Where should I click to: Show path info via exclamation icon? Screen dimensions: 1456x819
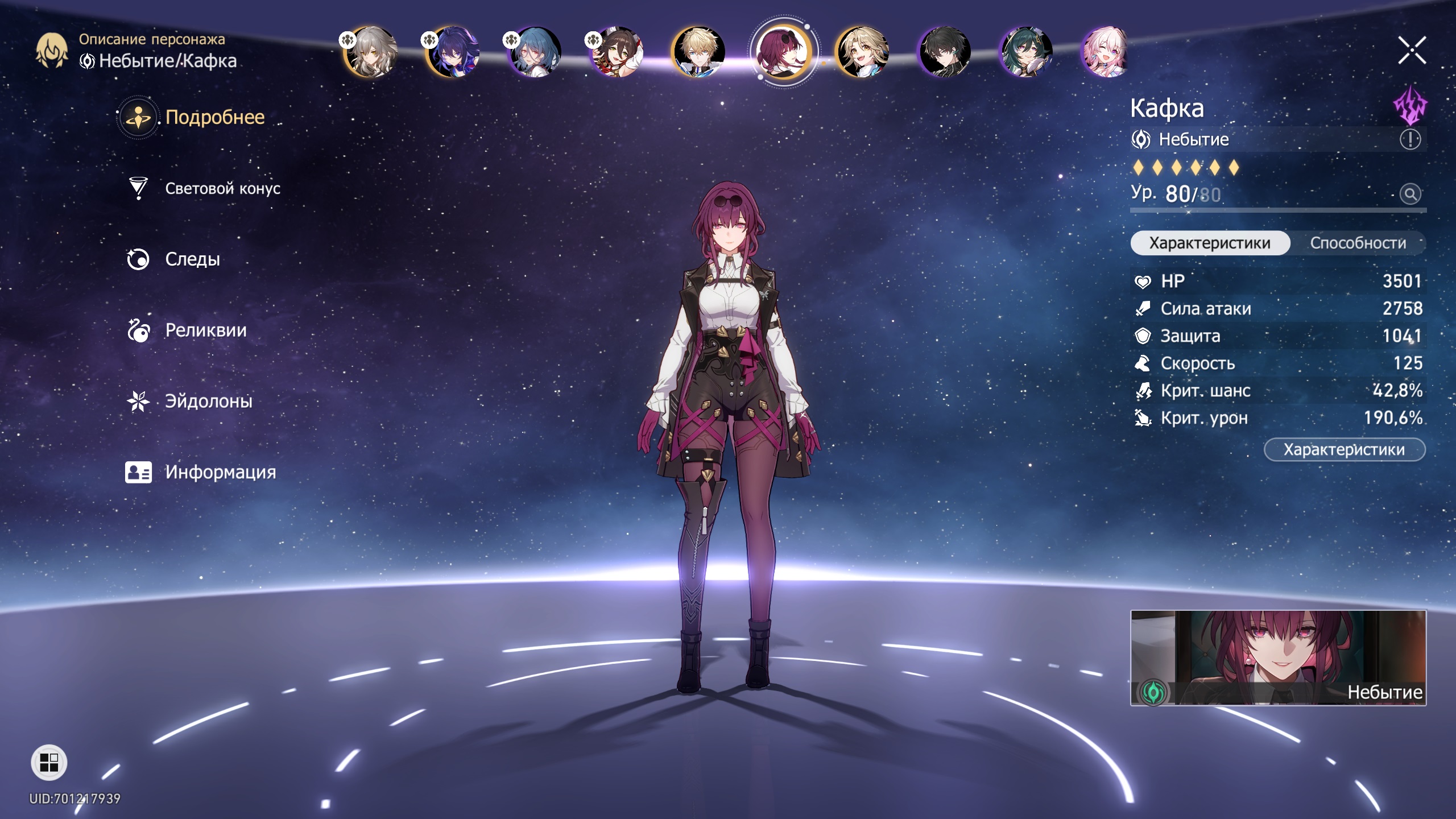1410,139
